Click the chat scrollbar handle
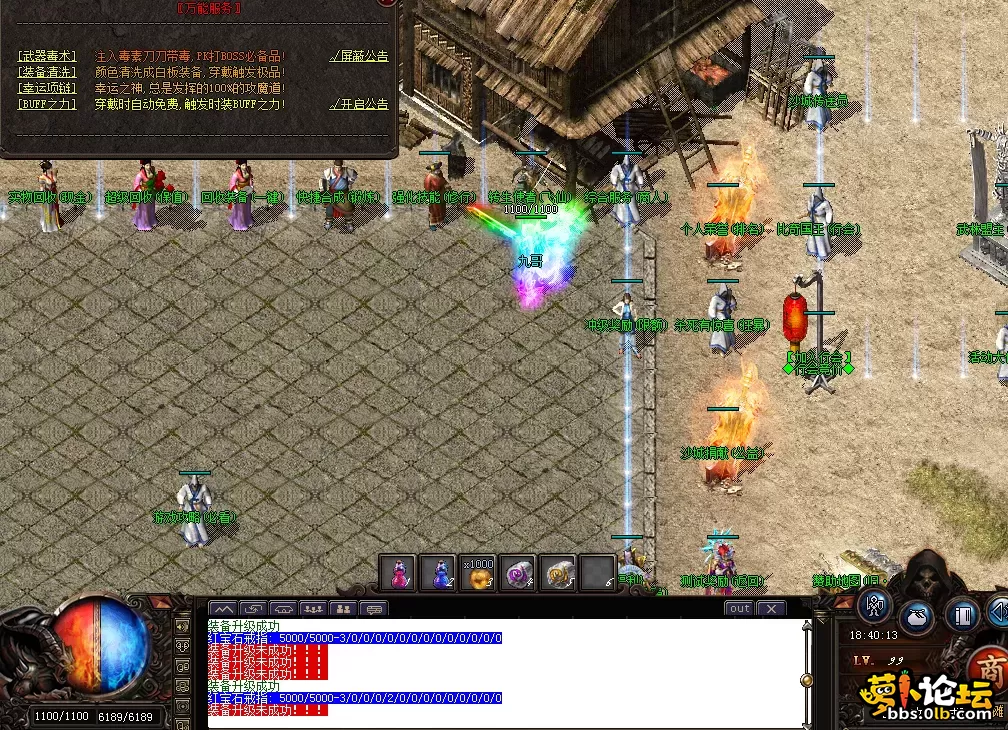The image size is (1008, 730). pos(806,681)
